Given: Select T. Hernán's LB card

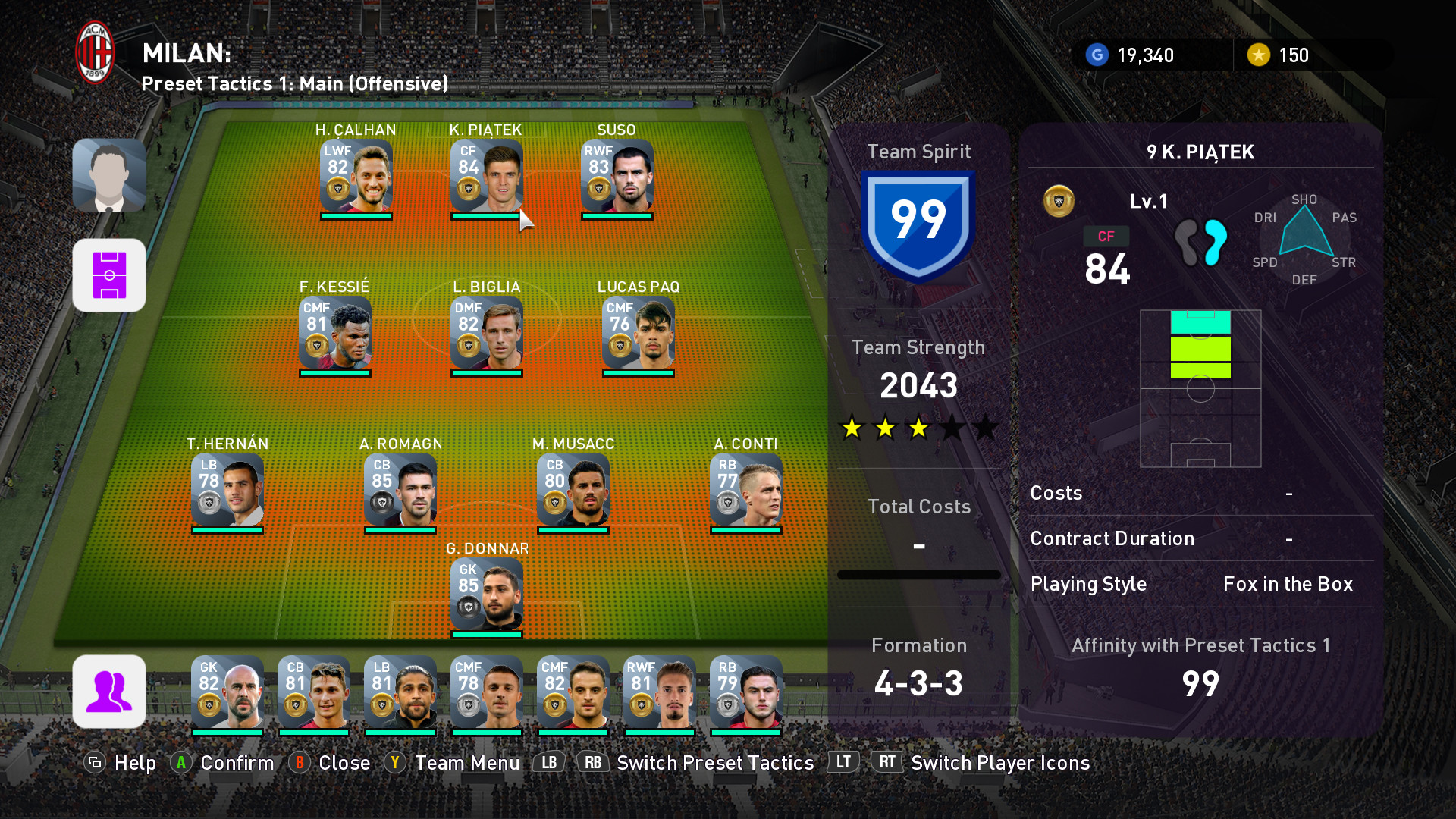Looking at the screenshot, I should coord(227,490).
